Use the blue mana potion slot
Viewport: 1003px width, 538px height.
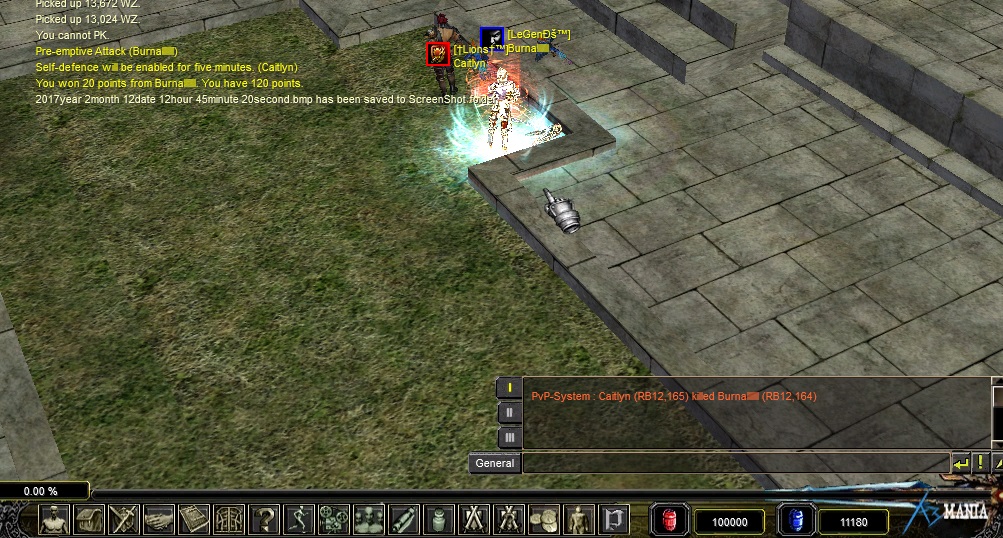(x=796, y=520)
